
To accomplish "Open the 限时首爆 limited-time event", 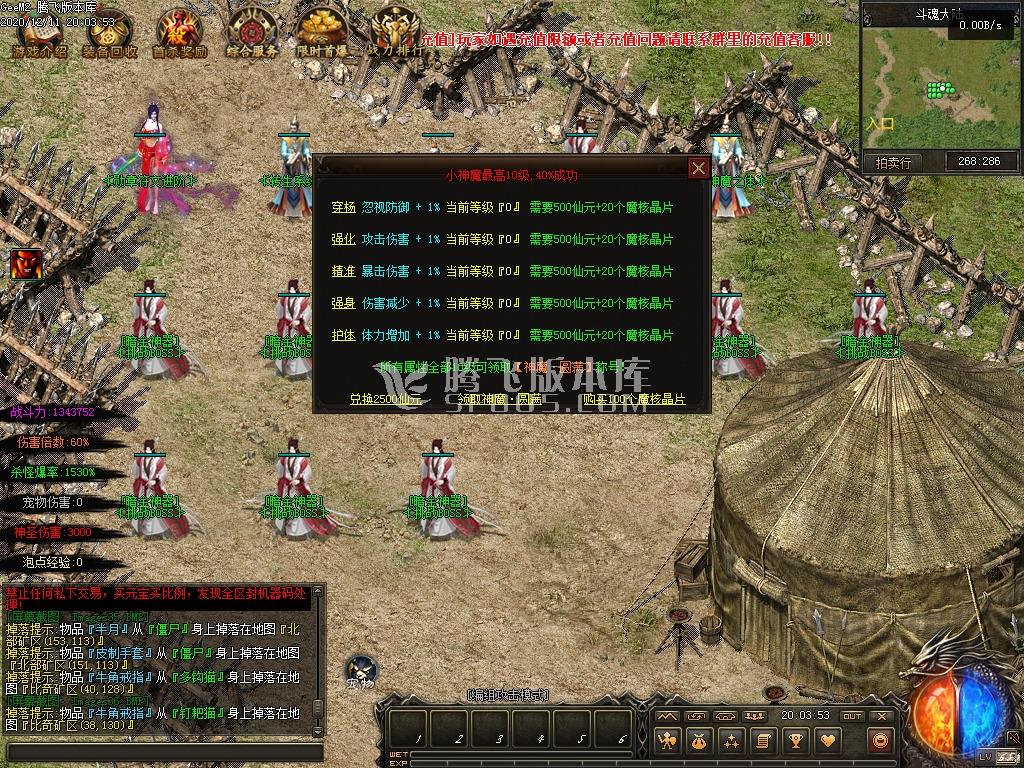I will [x=321, y=34].
